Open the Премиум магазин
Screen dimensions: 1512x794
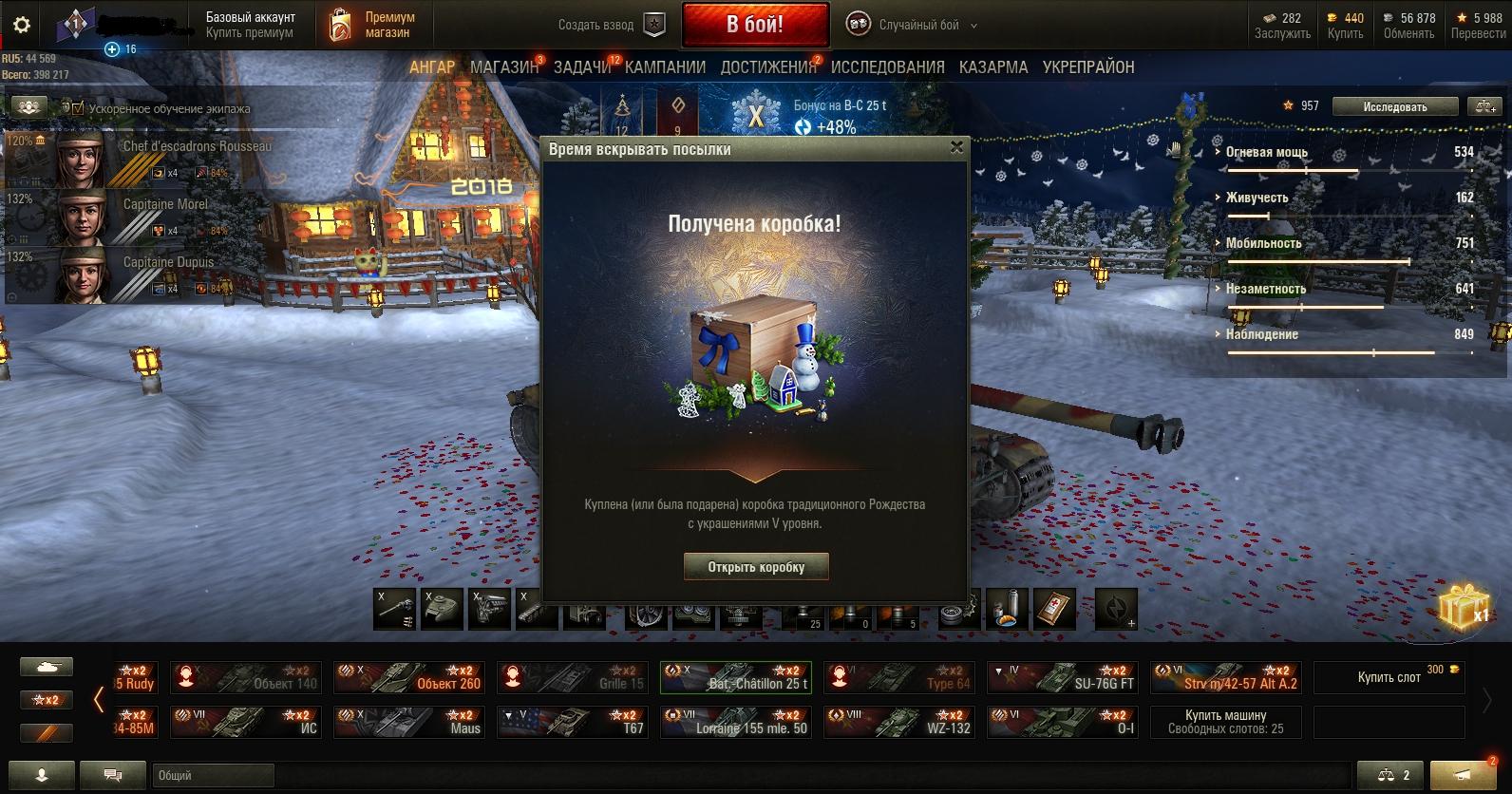pyautogui.click(x=372, y=25)
